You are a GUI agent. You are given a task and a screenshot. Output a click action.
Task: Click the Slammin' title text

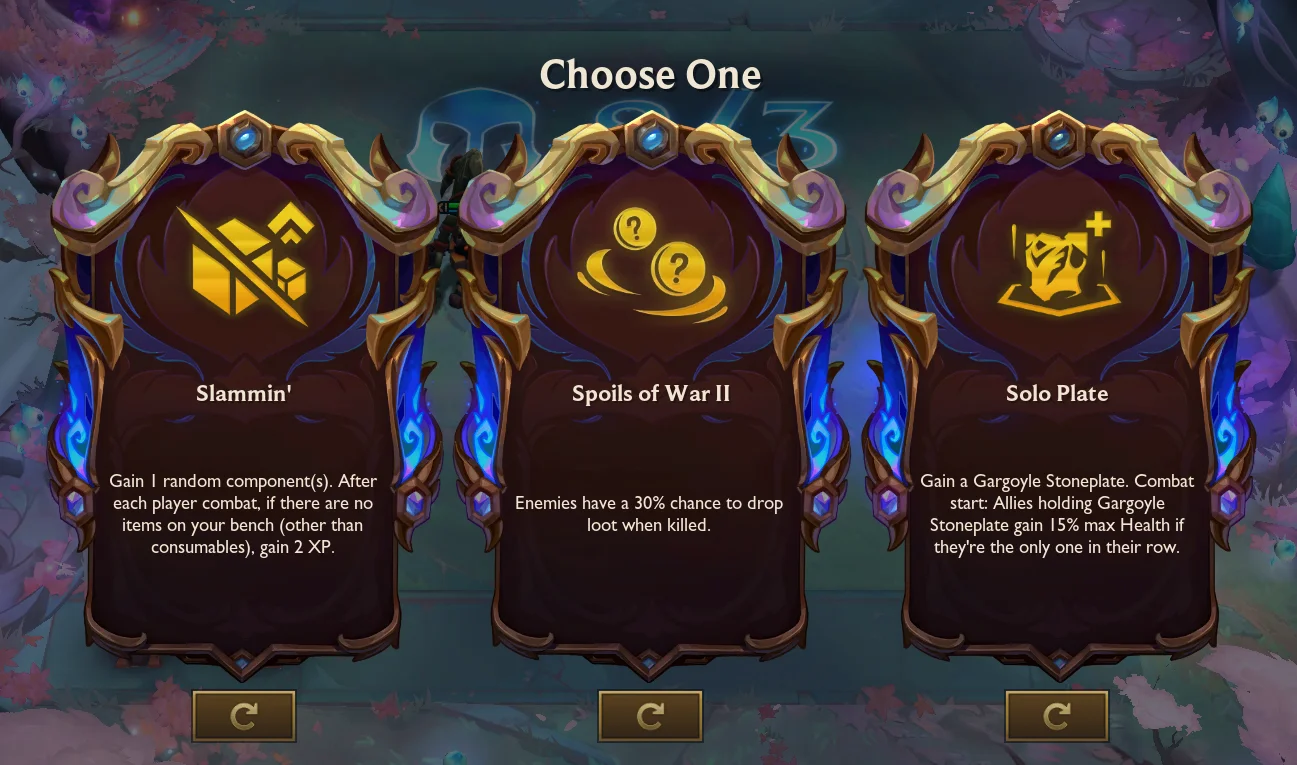click(x=244, y=393)
